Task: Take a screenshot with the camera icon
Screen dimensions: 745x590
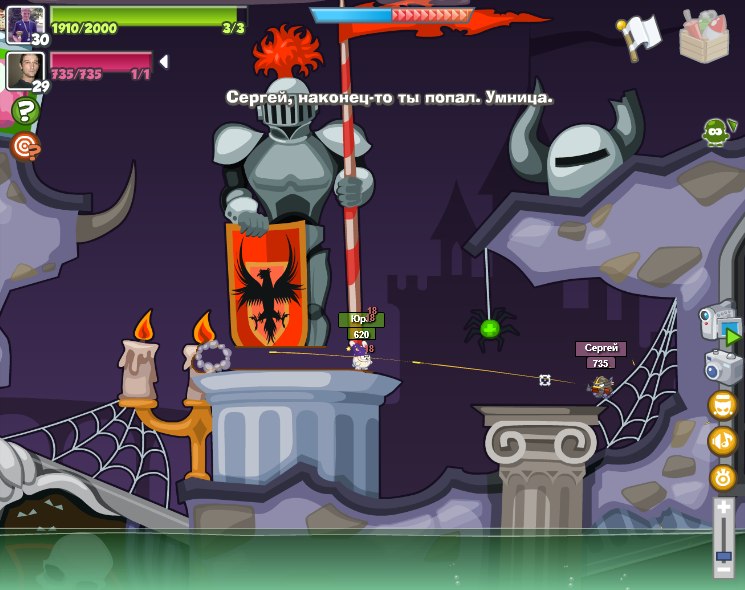Action: (x=722, y=366)
